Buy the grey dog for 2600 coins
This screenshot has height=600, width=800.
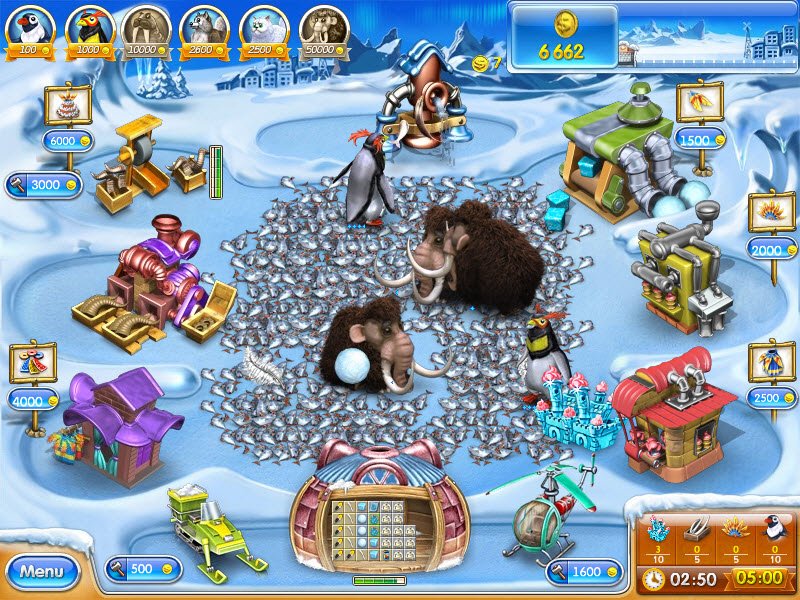(204, 30)
